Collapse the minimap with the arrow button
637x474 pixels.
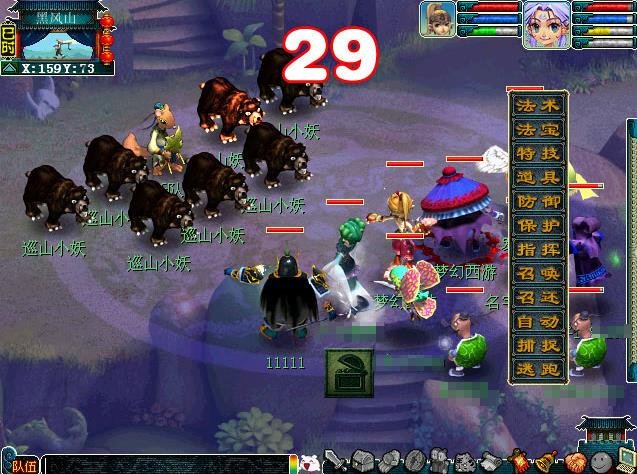tap(9, 69)
